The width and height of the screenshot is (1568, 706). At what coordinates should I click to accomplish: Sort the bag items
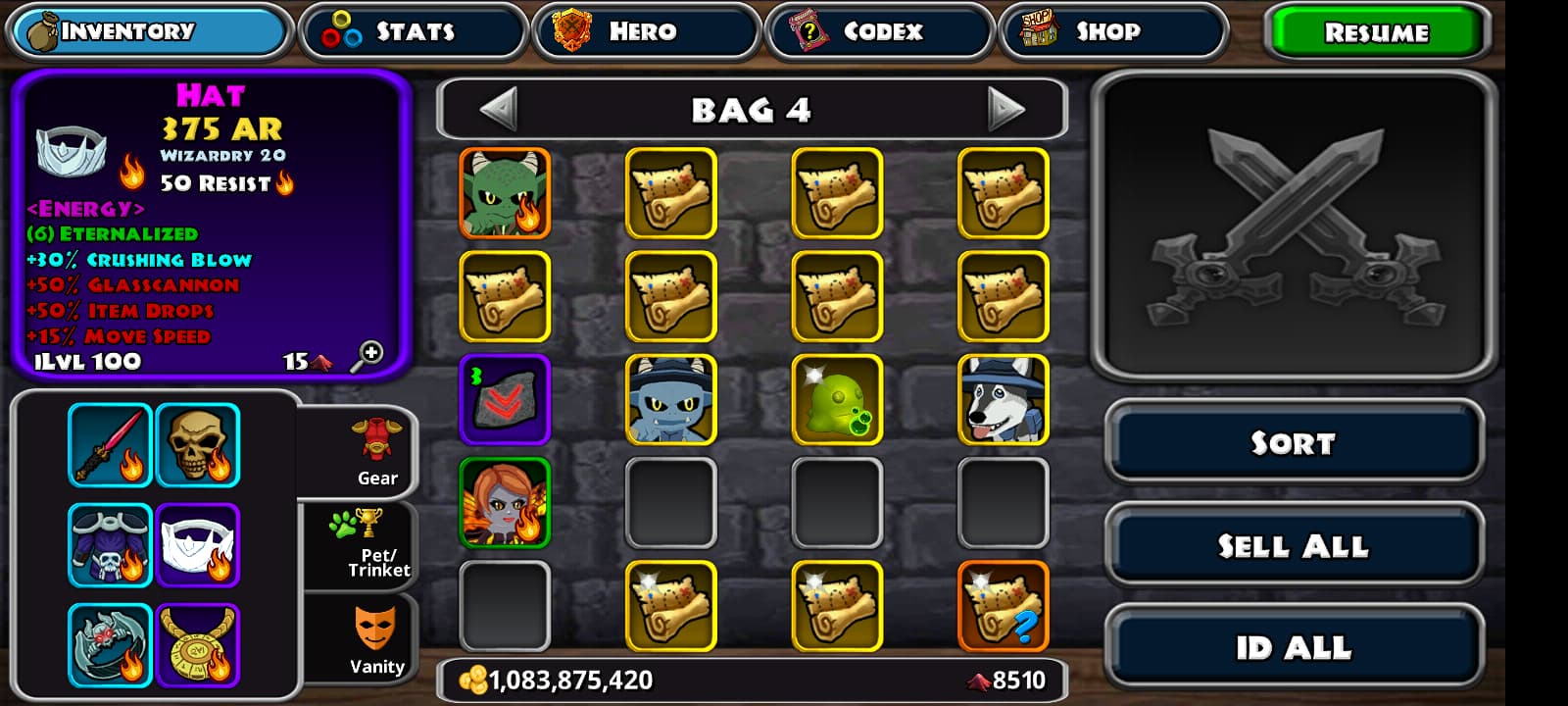tap(1294, 443)
